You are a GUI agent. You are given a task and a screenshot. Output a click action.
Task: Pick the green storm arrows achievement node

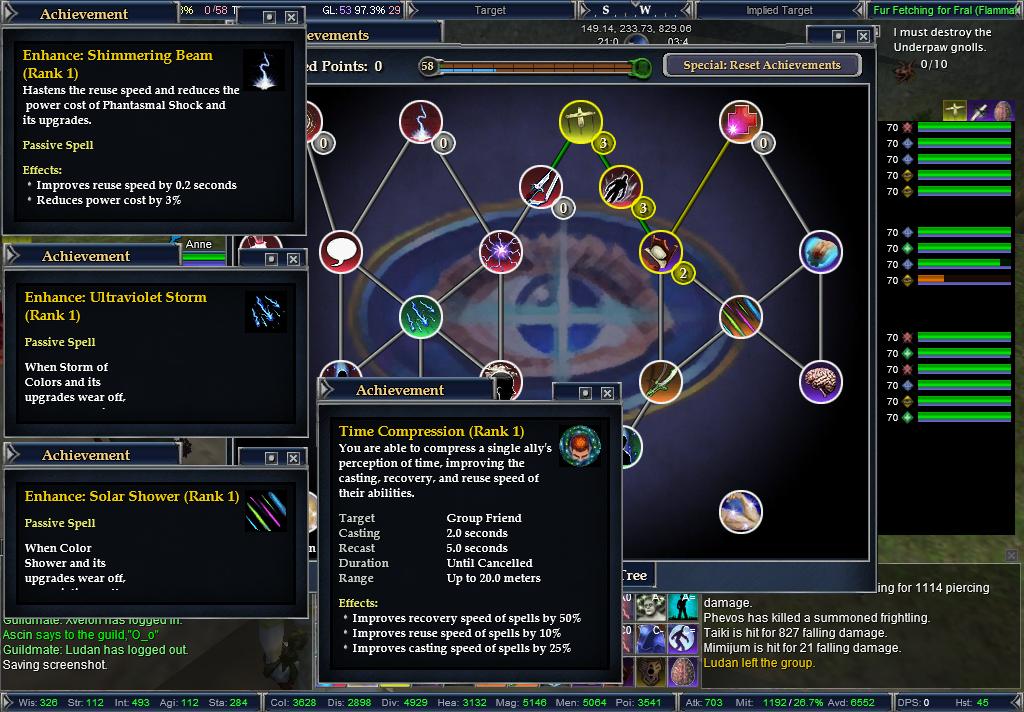click(x=420, y=317)
